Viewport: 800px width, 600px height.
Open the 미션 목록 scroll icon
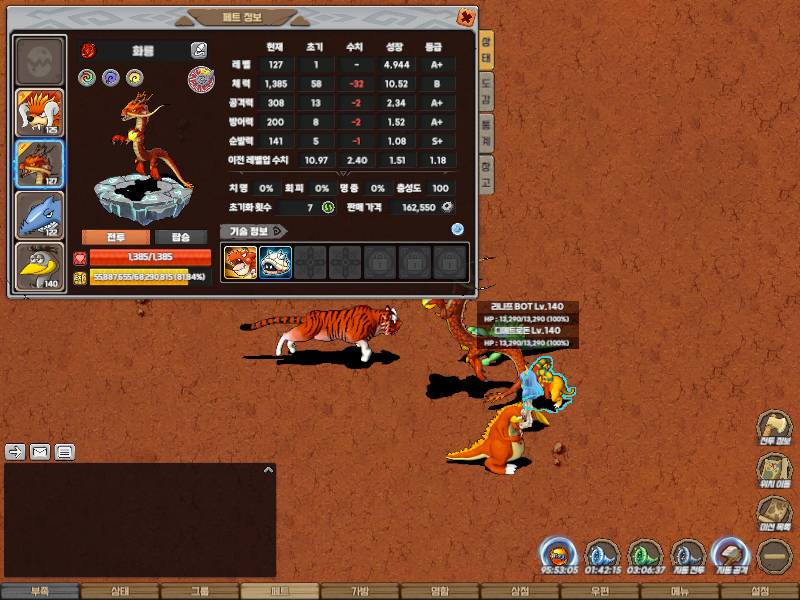775,511
